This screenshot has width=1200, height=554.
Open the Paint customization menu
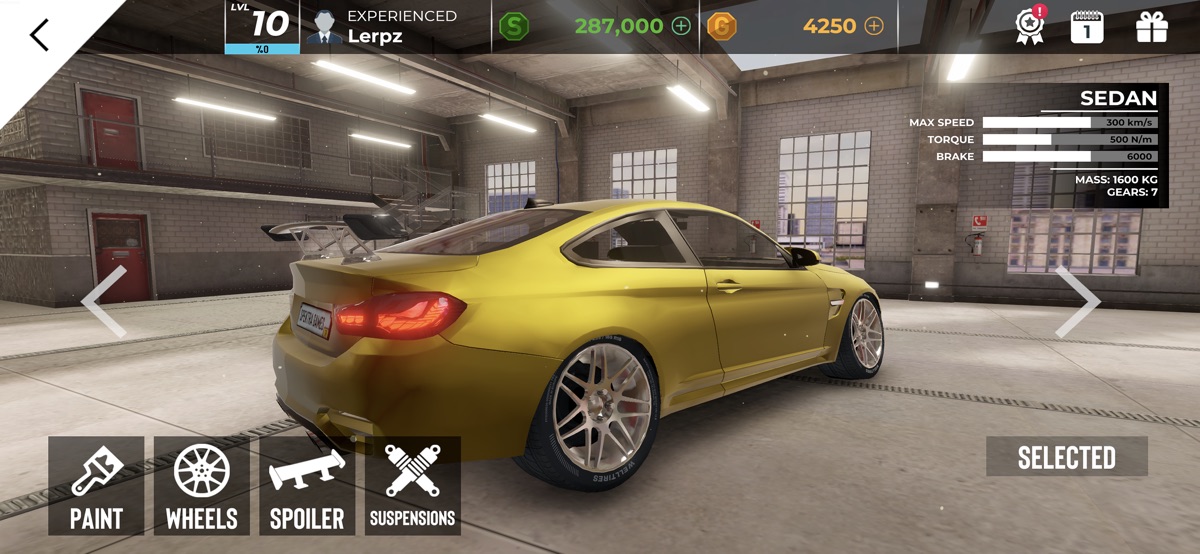click(x=96, y=485)
